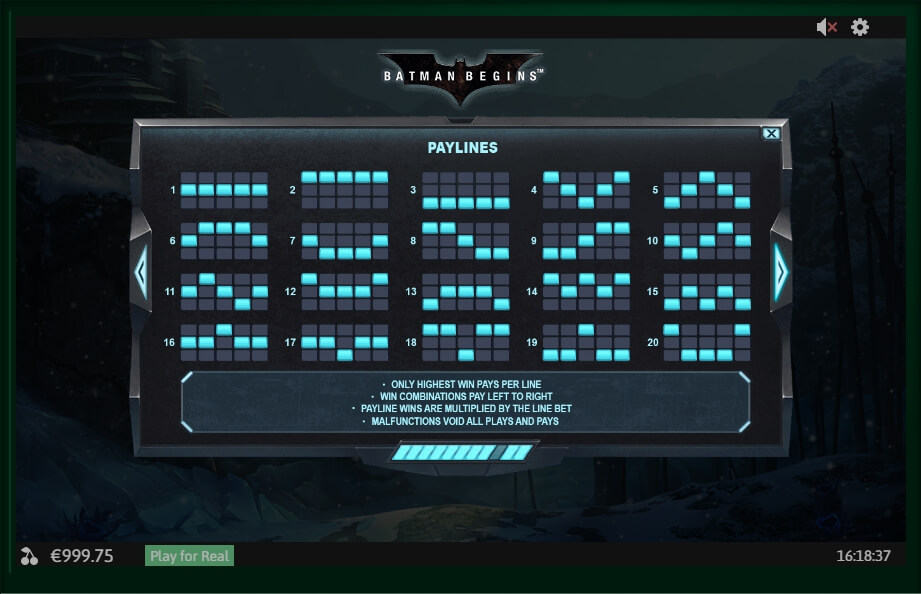
Task: Go to the previous paytable page
Action: [x=140, y=271]
